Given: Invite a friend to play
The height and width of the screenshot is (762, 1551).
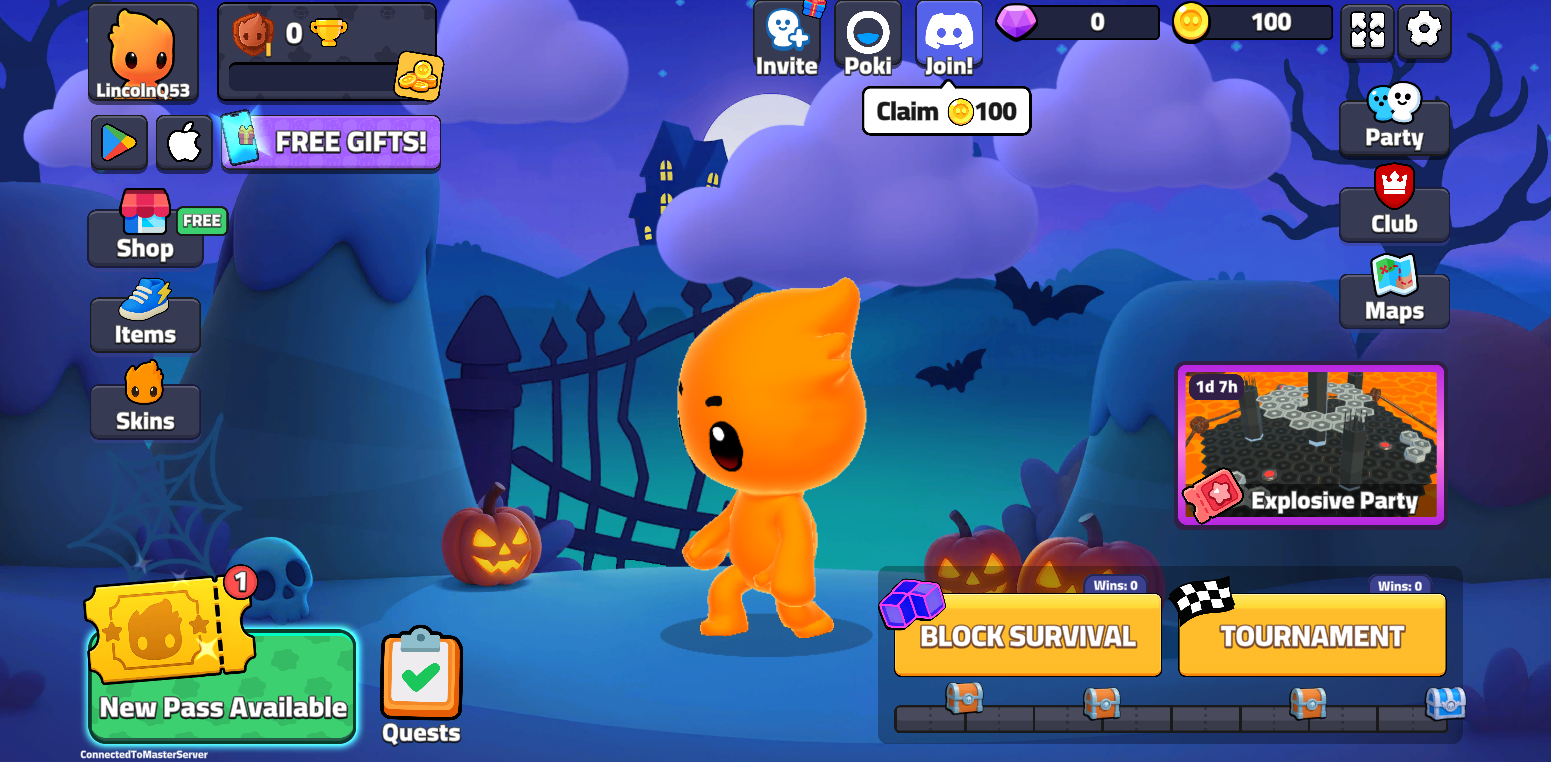Looking at the screenshot, I should [x=787, y=40].
